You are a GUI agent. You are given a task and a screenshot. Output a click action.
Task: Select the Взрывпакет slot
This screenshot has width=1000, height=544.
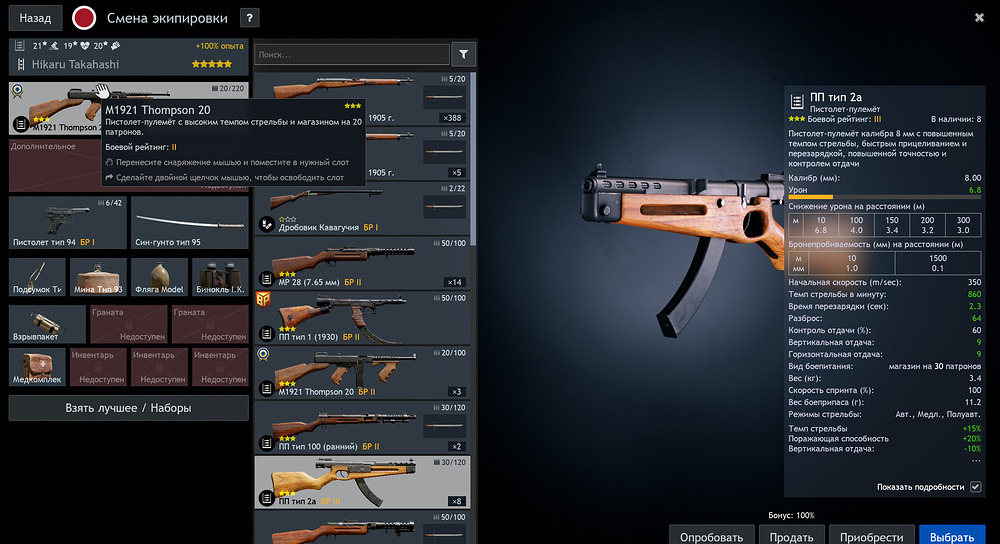click(x=38, y=325)
